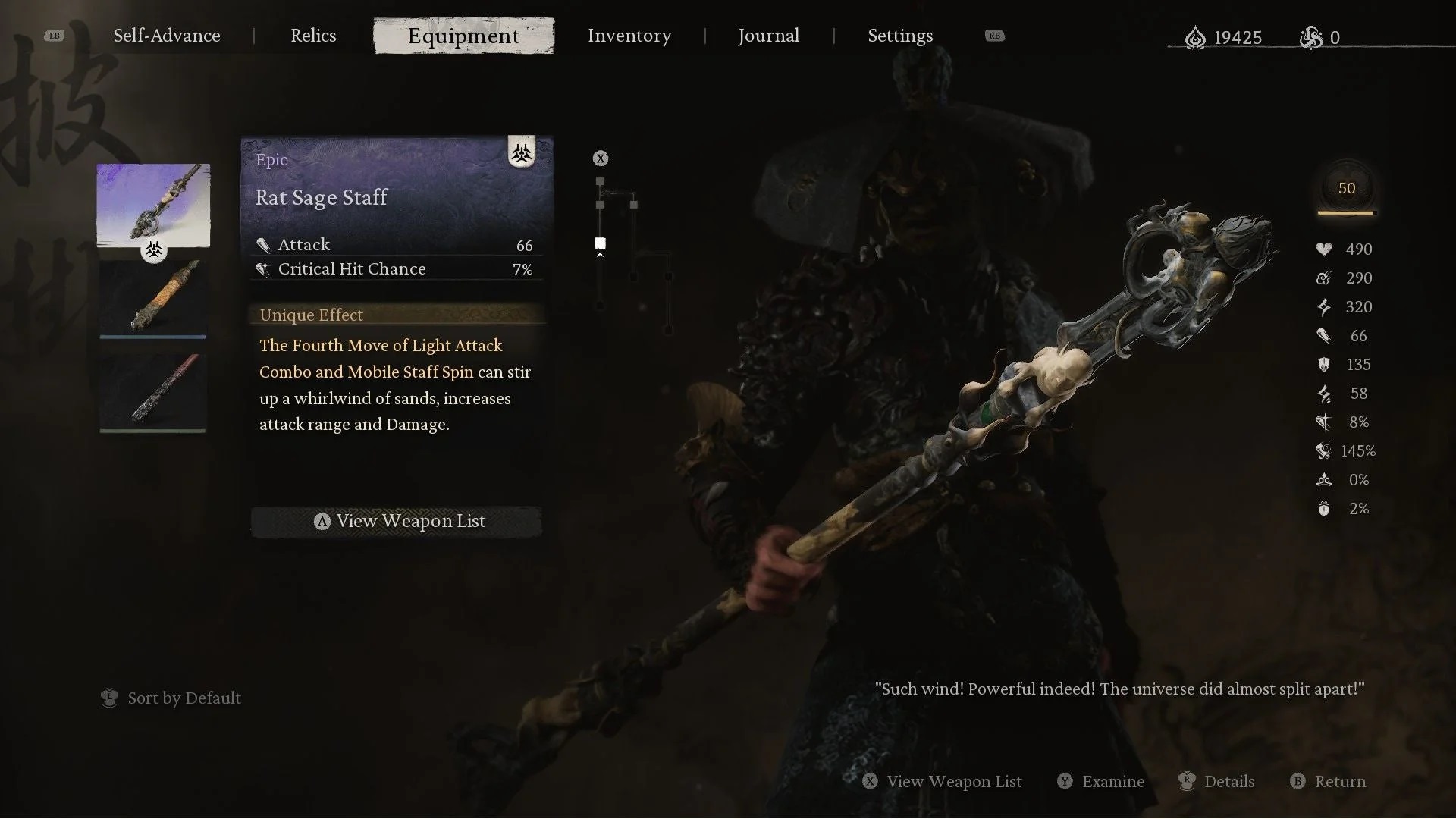The image size is (1456, 819).
Task: Open the Relics tab
Action: pos(313,36)
